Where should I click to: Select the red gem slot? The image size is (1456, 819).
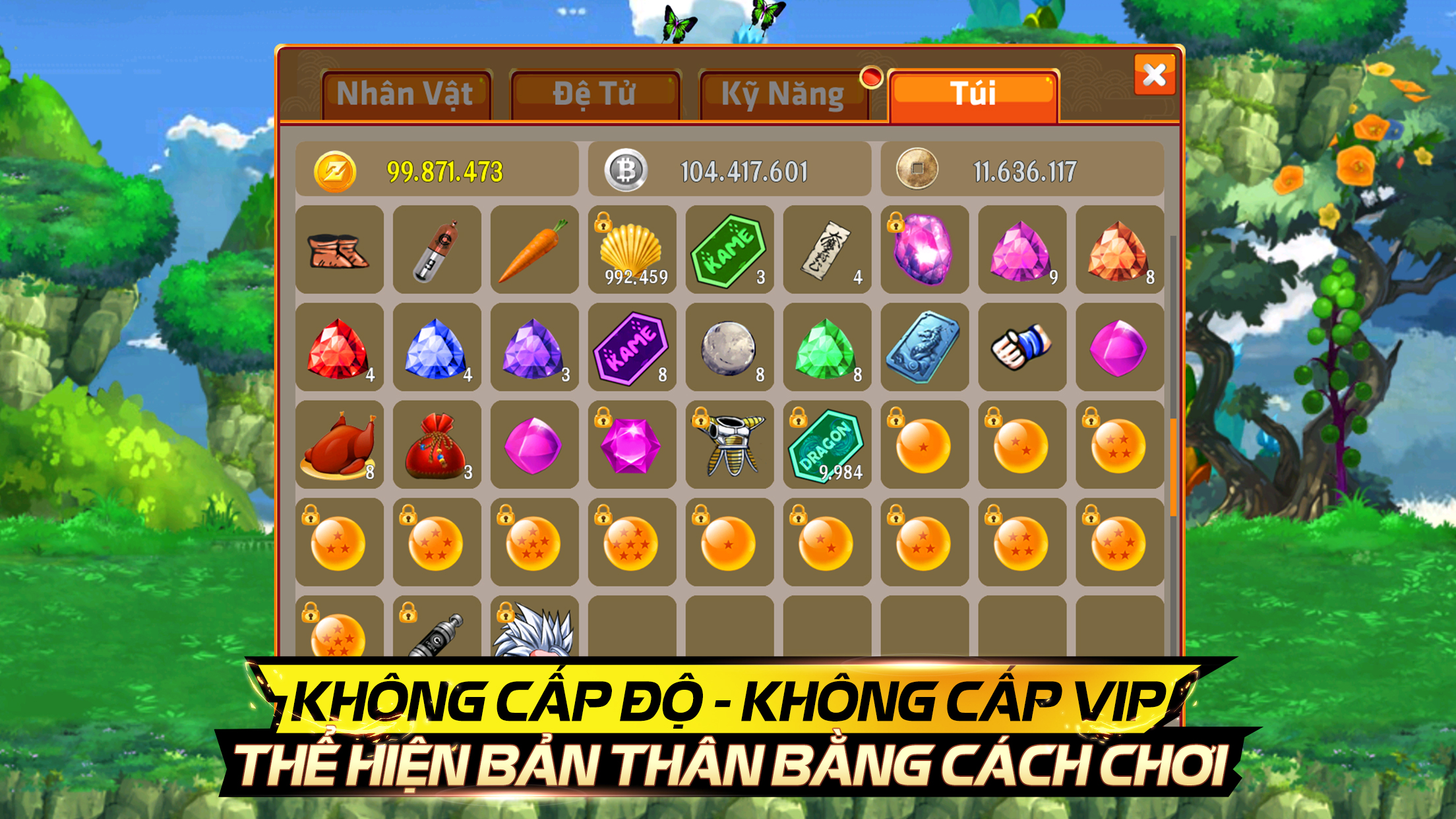(x=339, y=347)
